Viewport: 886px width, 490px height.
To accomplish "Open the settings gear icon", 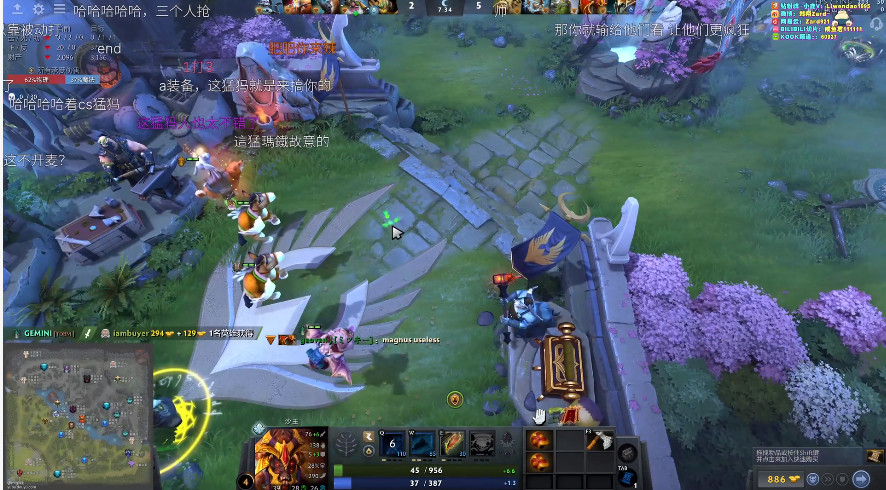I will [x=39, y=9].
